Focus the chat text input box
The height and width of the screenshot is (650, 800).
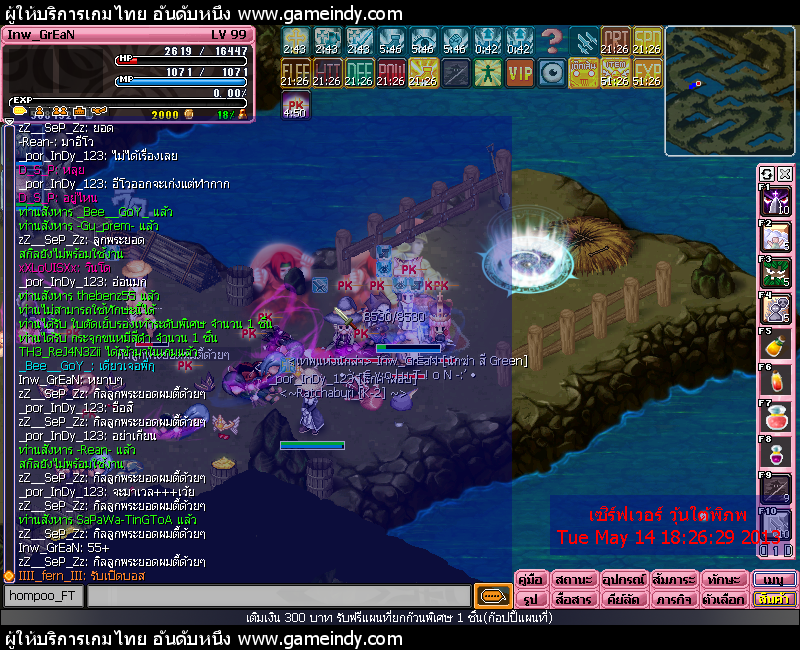(278, 597)
